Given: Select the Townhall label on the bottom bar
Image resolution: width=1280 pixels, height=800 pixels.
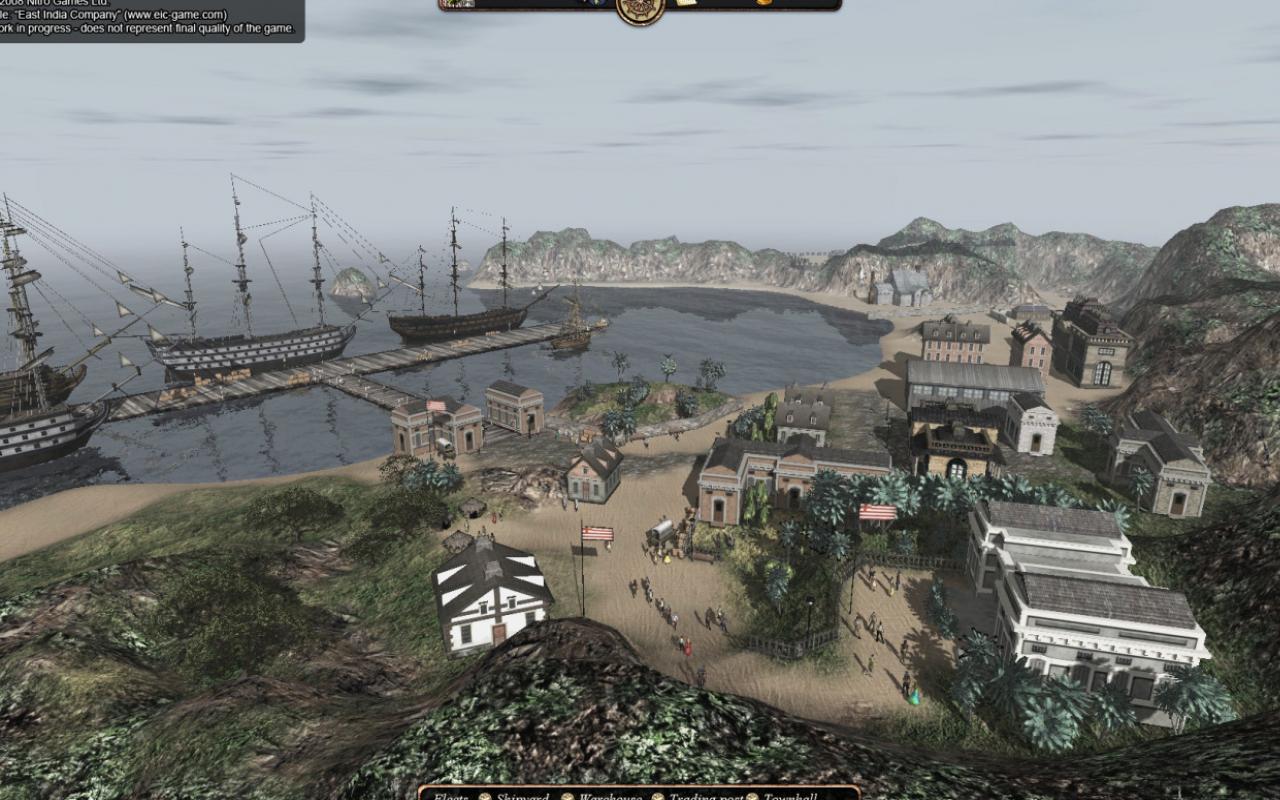Looking at the screenshot, I should click(x=790, y=795).
